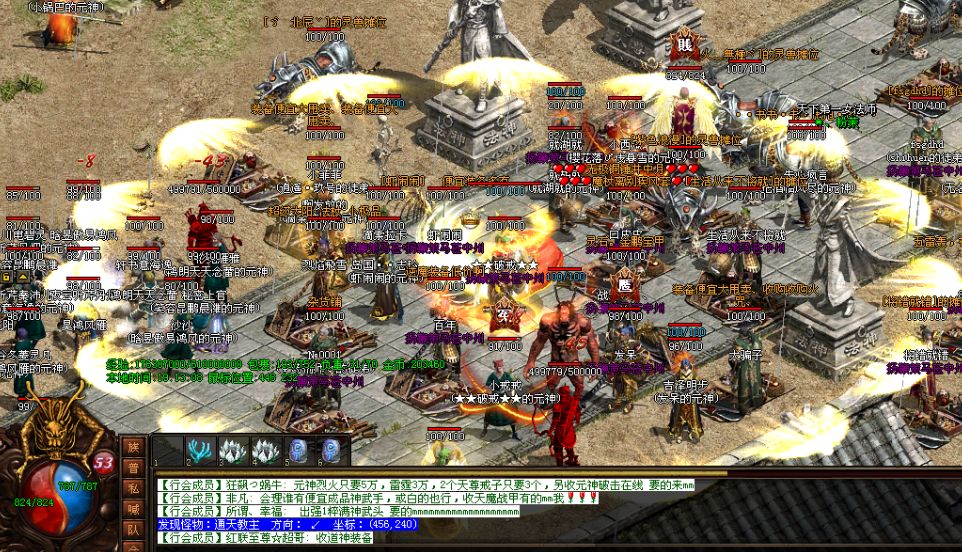Switch chat to the 族 channel

point(133,447)
